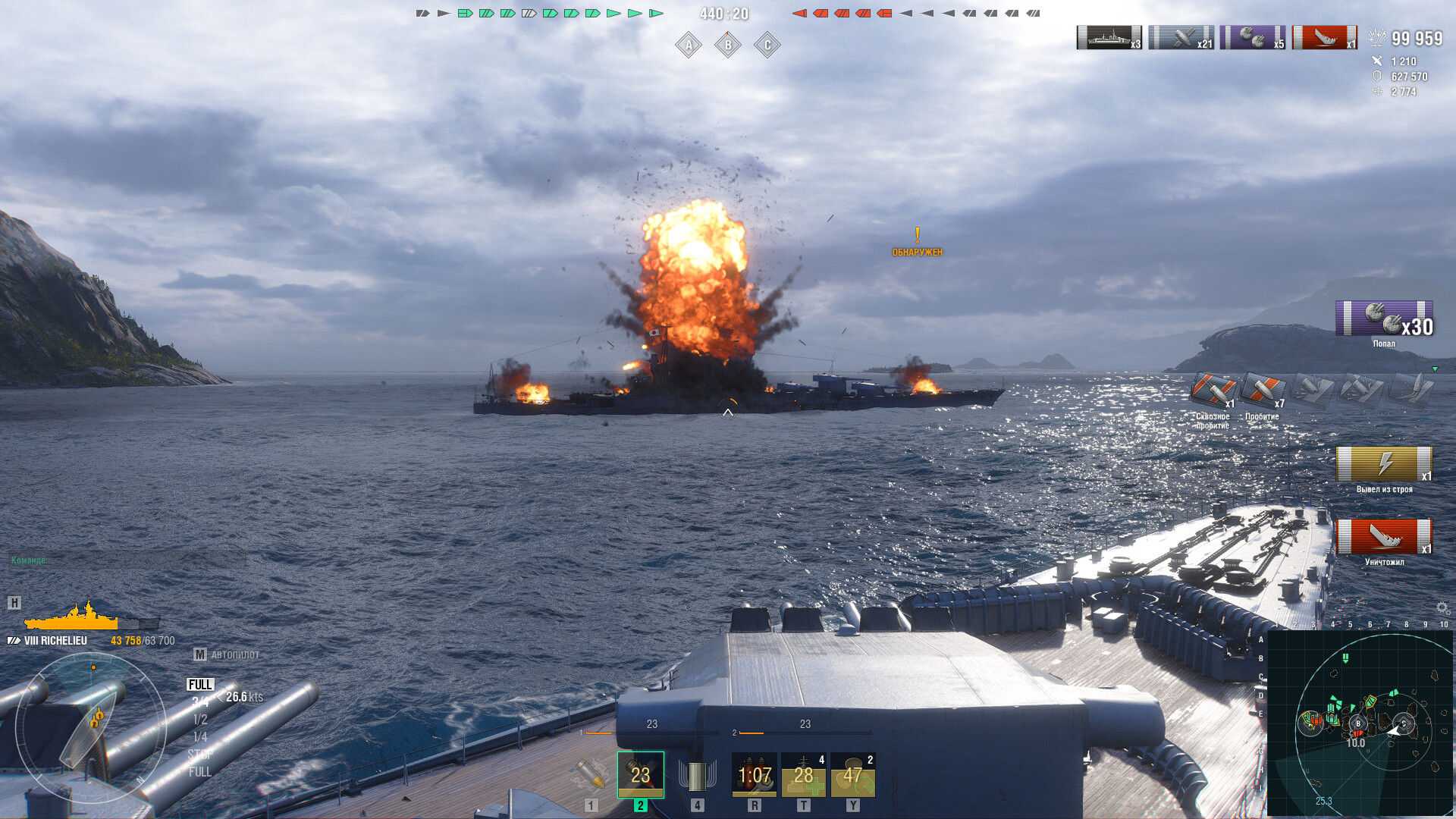Click capture point B marker at top
This screenshot has width=1456, height=819.
[727, 45]
